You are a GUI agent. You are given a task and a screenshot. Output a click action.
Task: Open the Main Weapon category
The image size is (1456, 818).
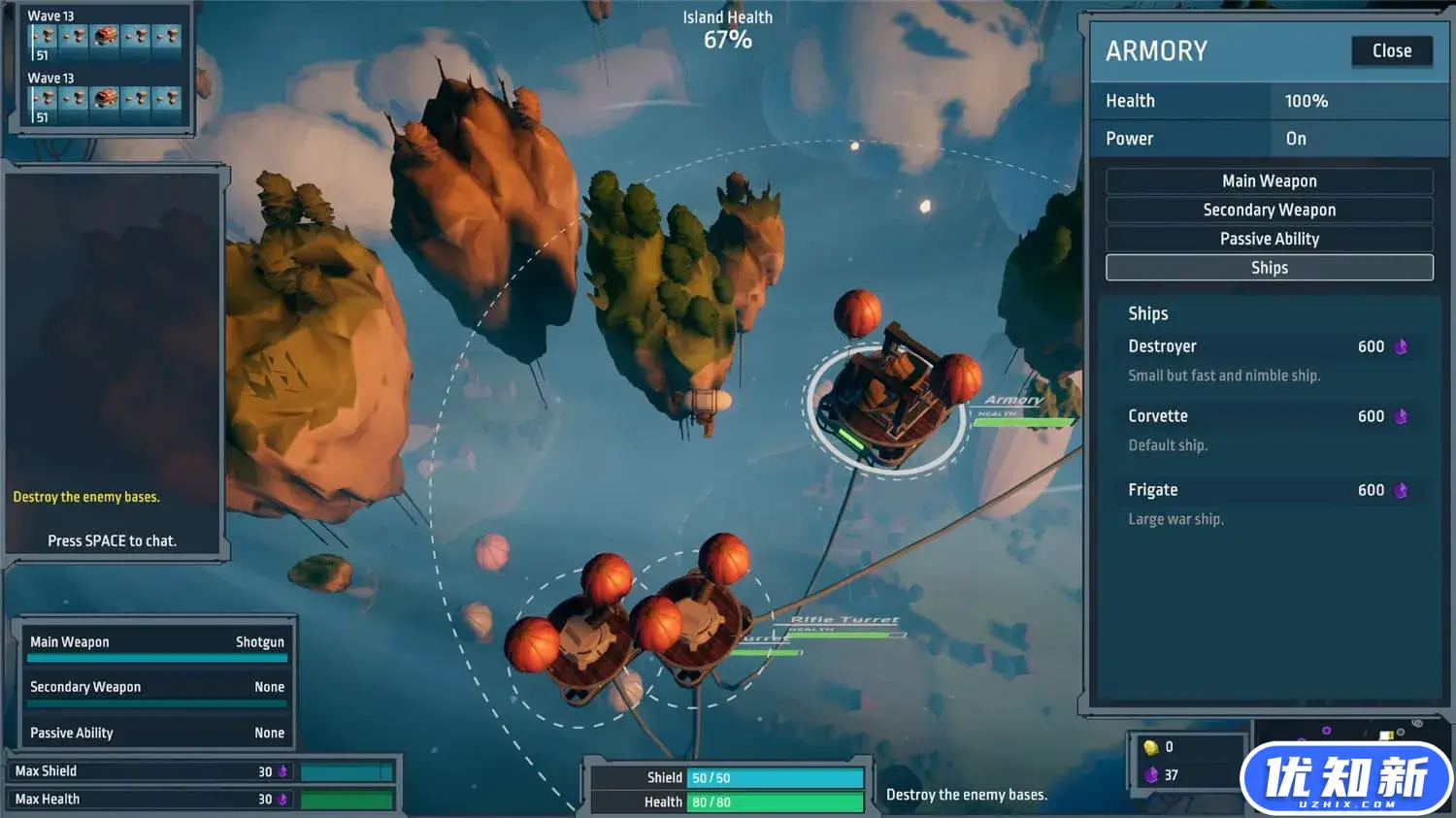pos(1269,181)
